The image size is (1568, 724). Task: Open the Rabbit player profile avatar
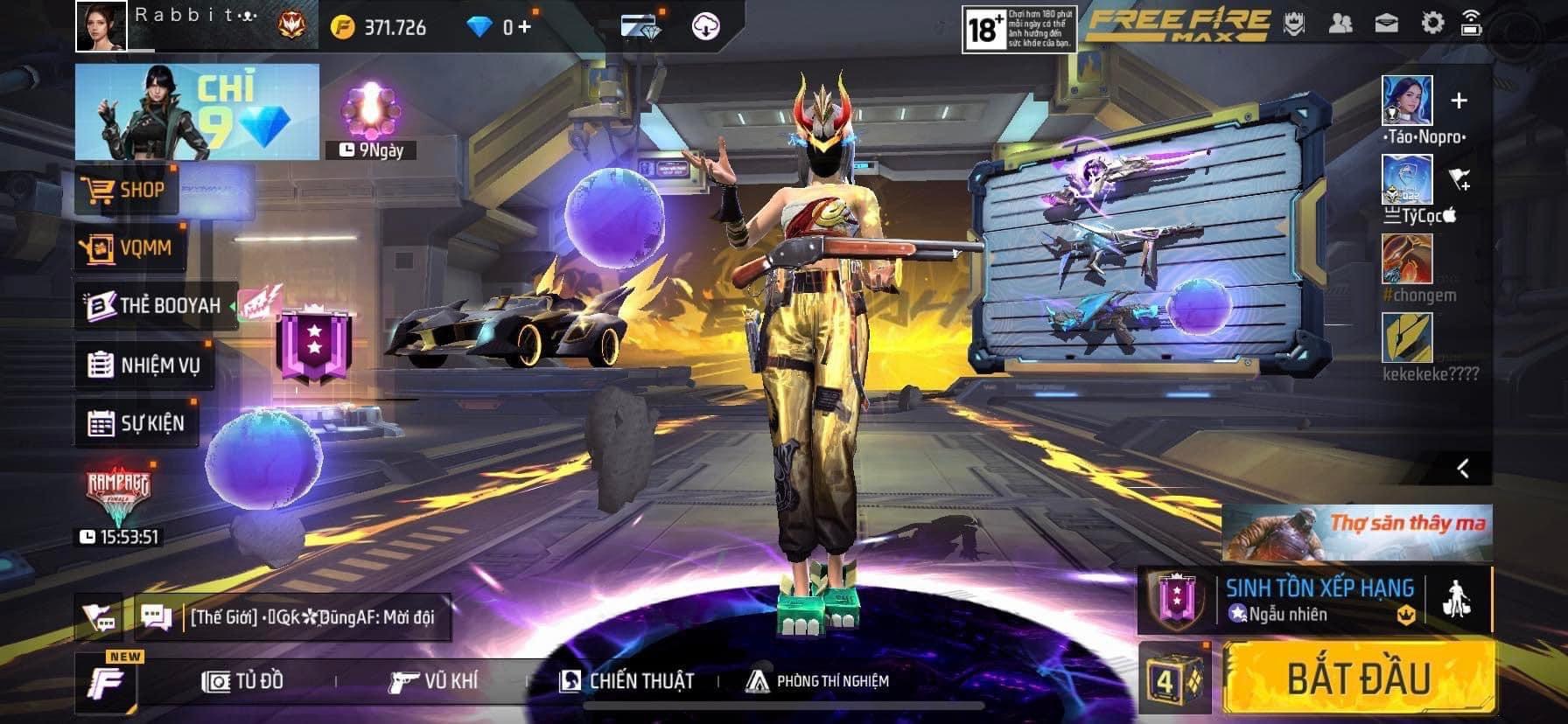(x=101, y=26)
